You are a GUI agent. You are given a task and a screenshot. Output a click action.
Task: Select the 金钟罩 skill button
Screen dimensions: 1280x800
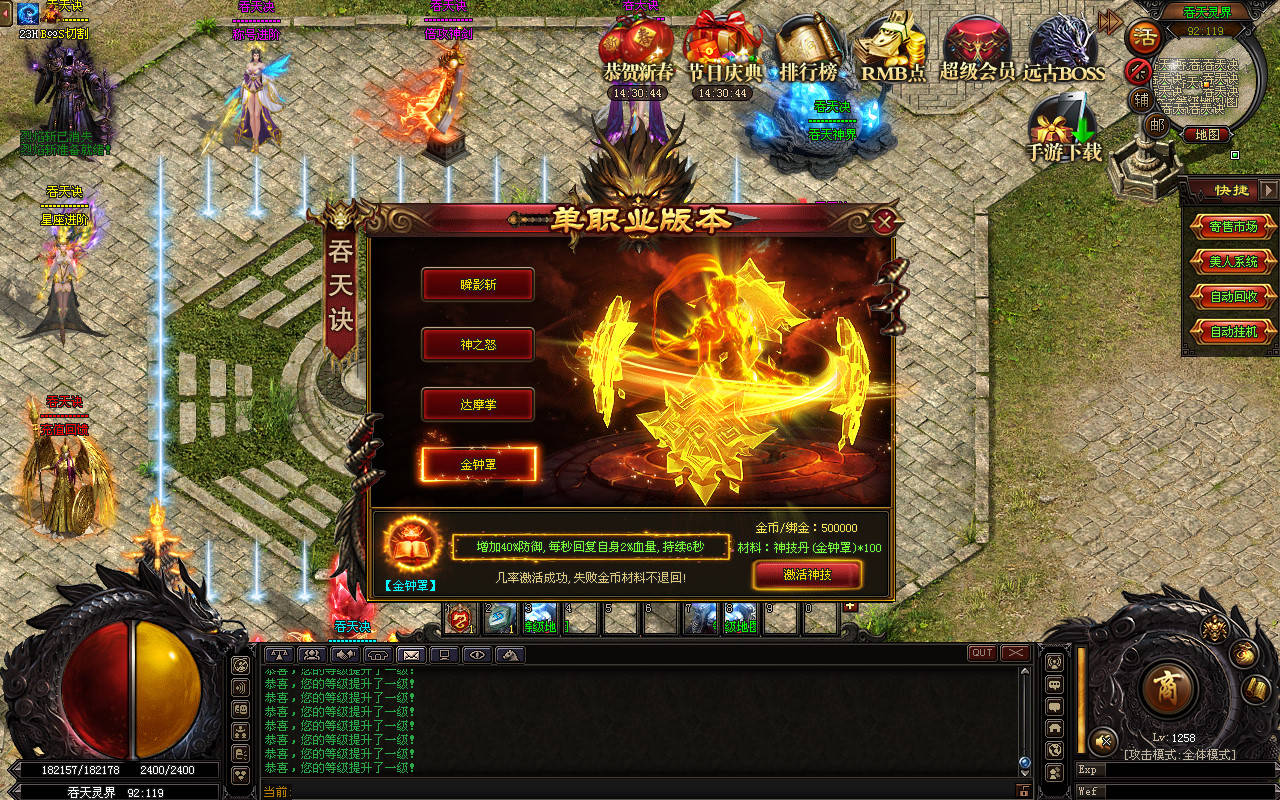click(x=479, y=465)
